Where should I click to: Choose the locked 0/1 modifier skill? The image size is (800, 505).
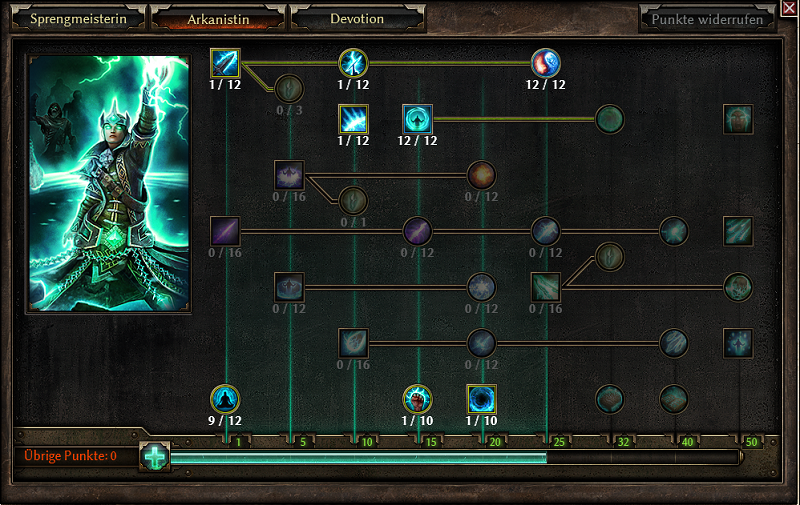(353, 201)
